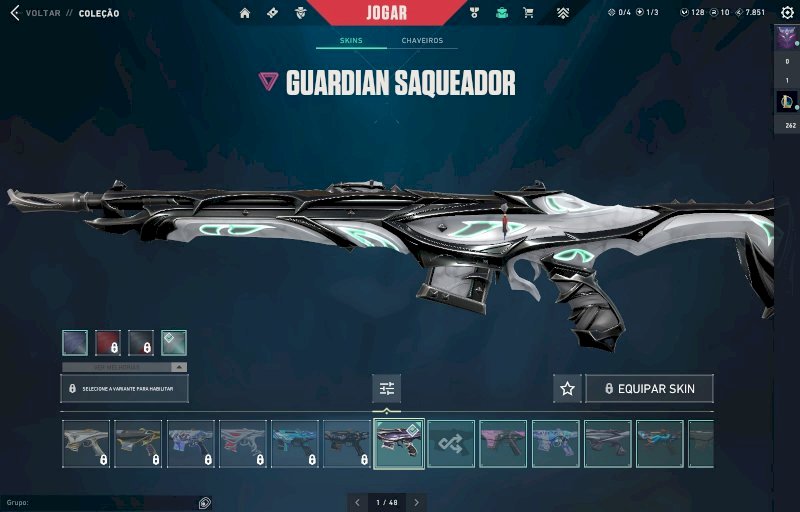The image size is (800, 512).
Task: Click the Equipar Skin button
Action: click(x=649, y=388)
